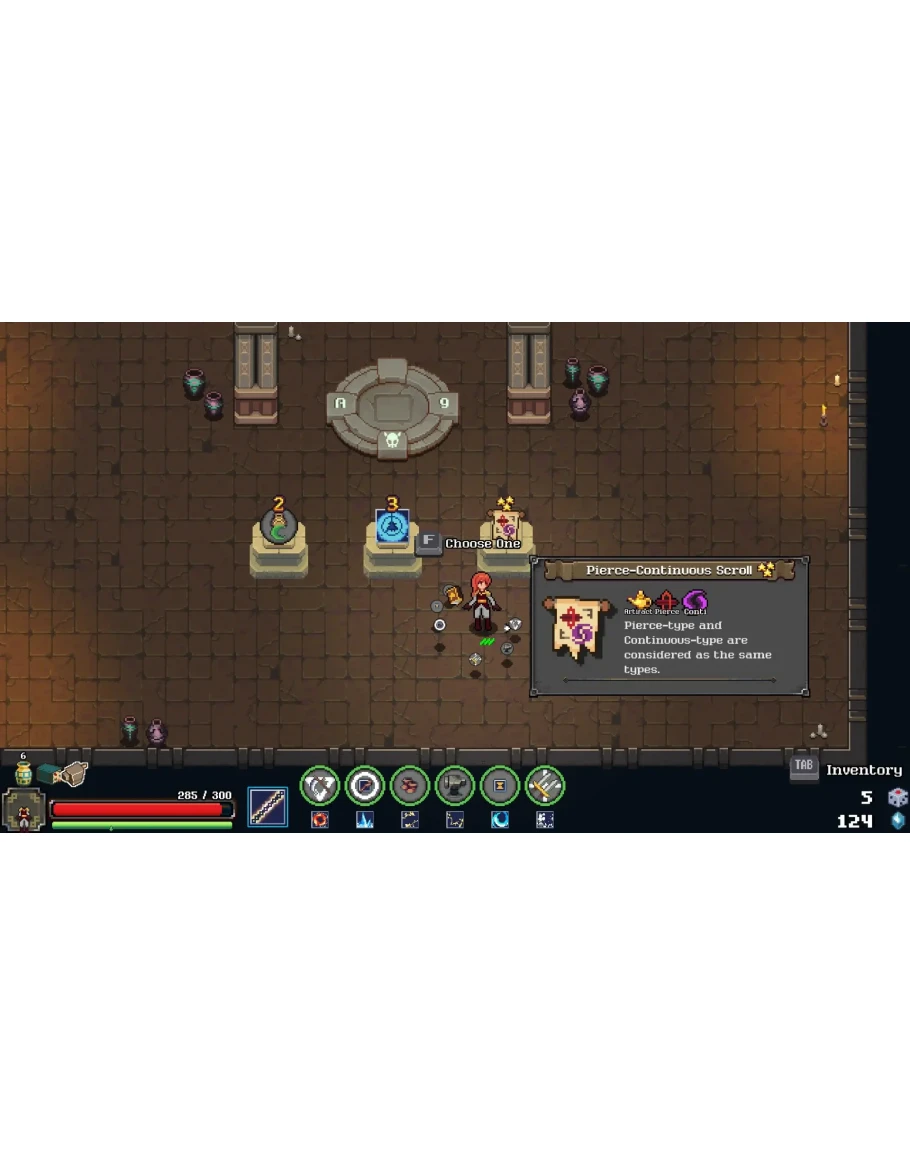
Task: Click the Pierce type tag icon
Action: click(x=666, y=600)
